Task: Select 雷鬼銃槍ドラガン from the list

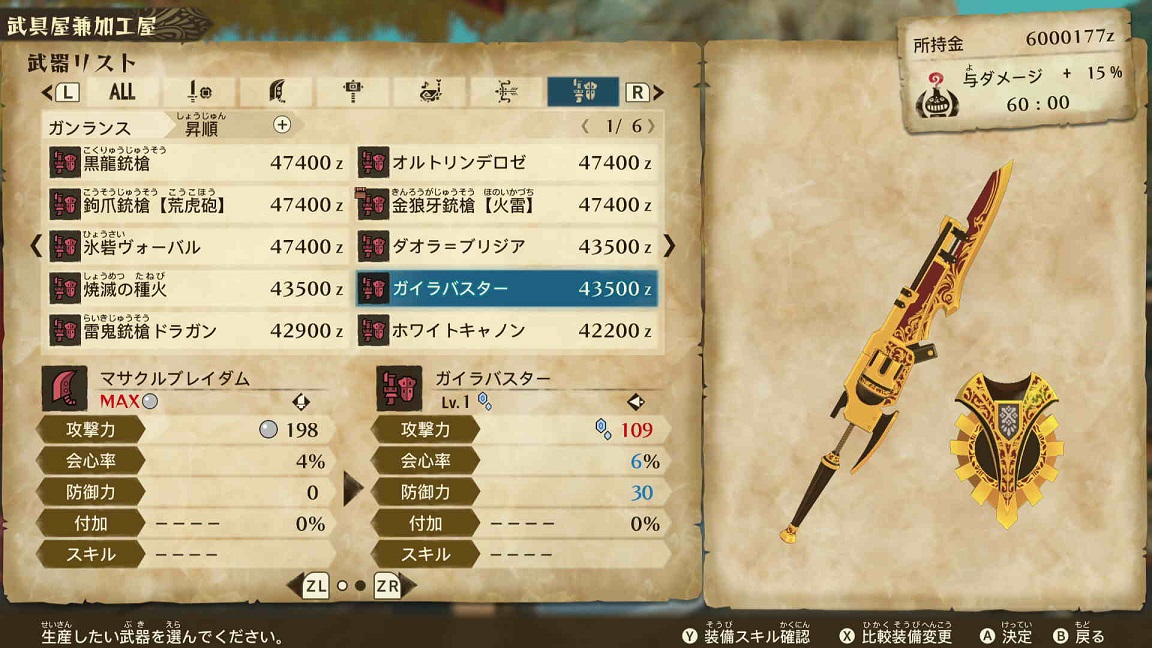Action: tap(196, 330)
